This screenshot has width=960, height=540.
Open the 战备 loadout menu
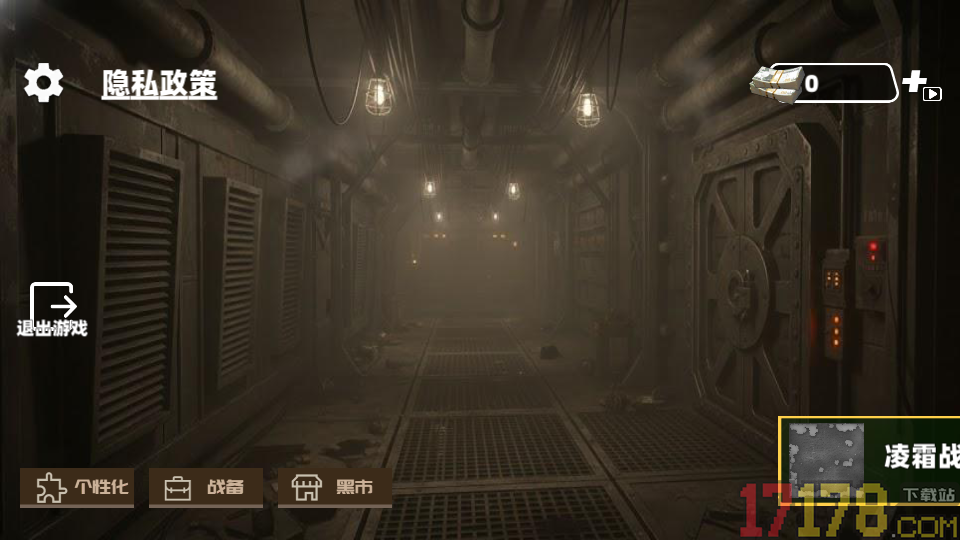(206, 488)
